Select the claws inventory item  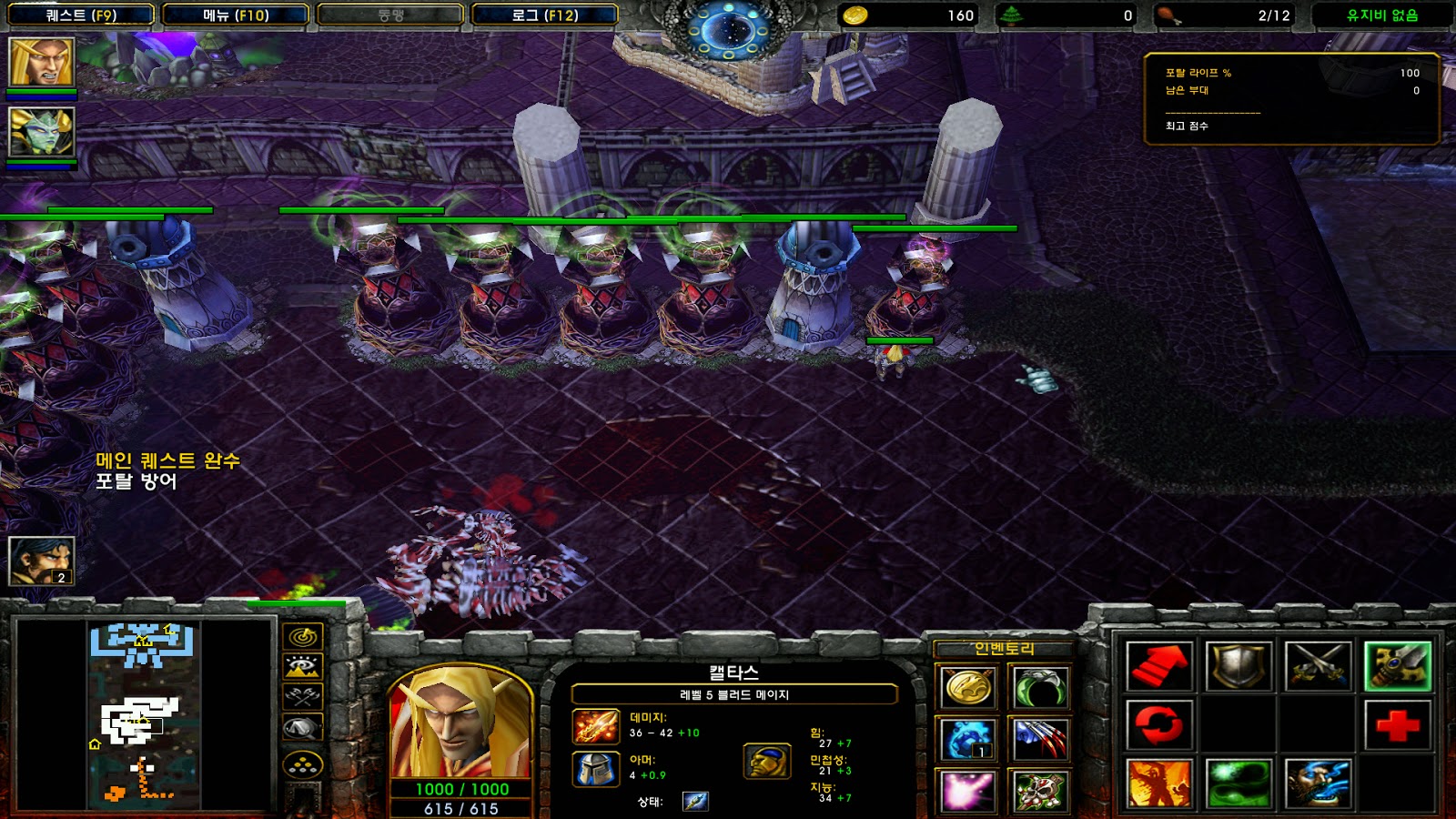point(1038,739)
